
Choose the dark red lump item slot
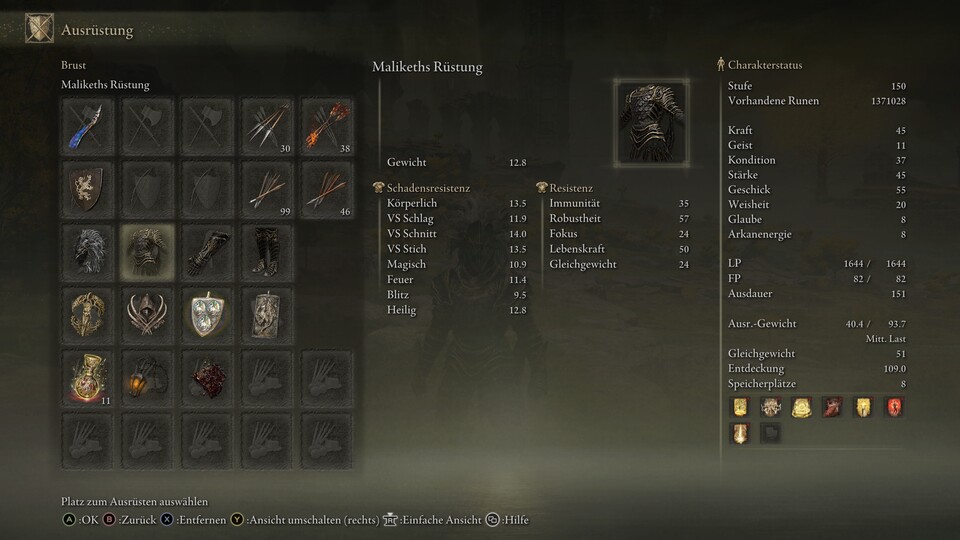[207, 377]
